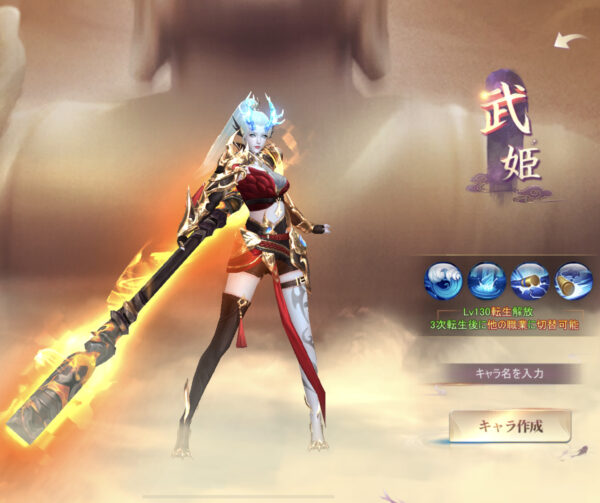The image size is (600, 503).
Task: Select the ocean wave skill icon
Action: pyautogui.click(x=442, y=280)
